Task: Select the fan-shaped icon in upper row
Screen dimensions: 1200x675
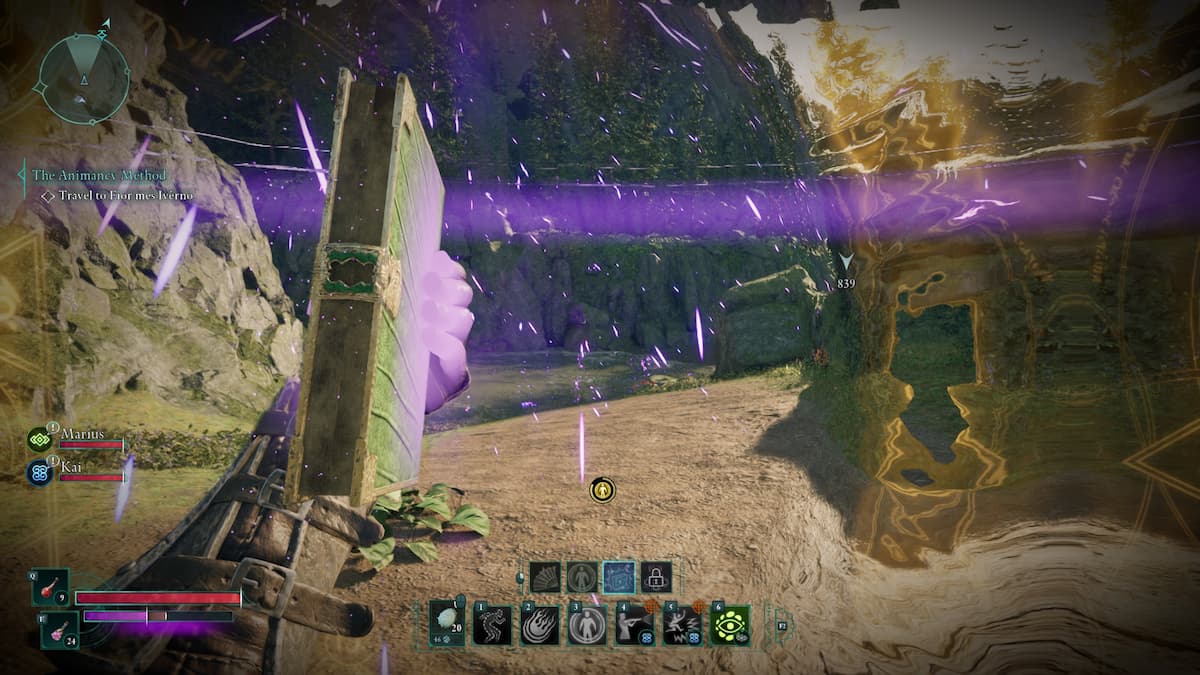Action: 545,577
